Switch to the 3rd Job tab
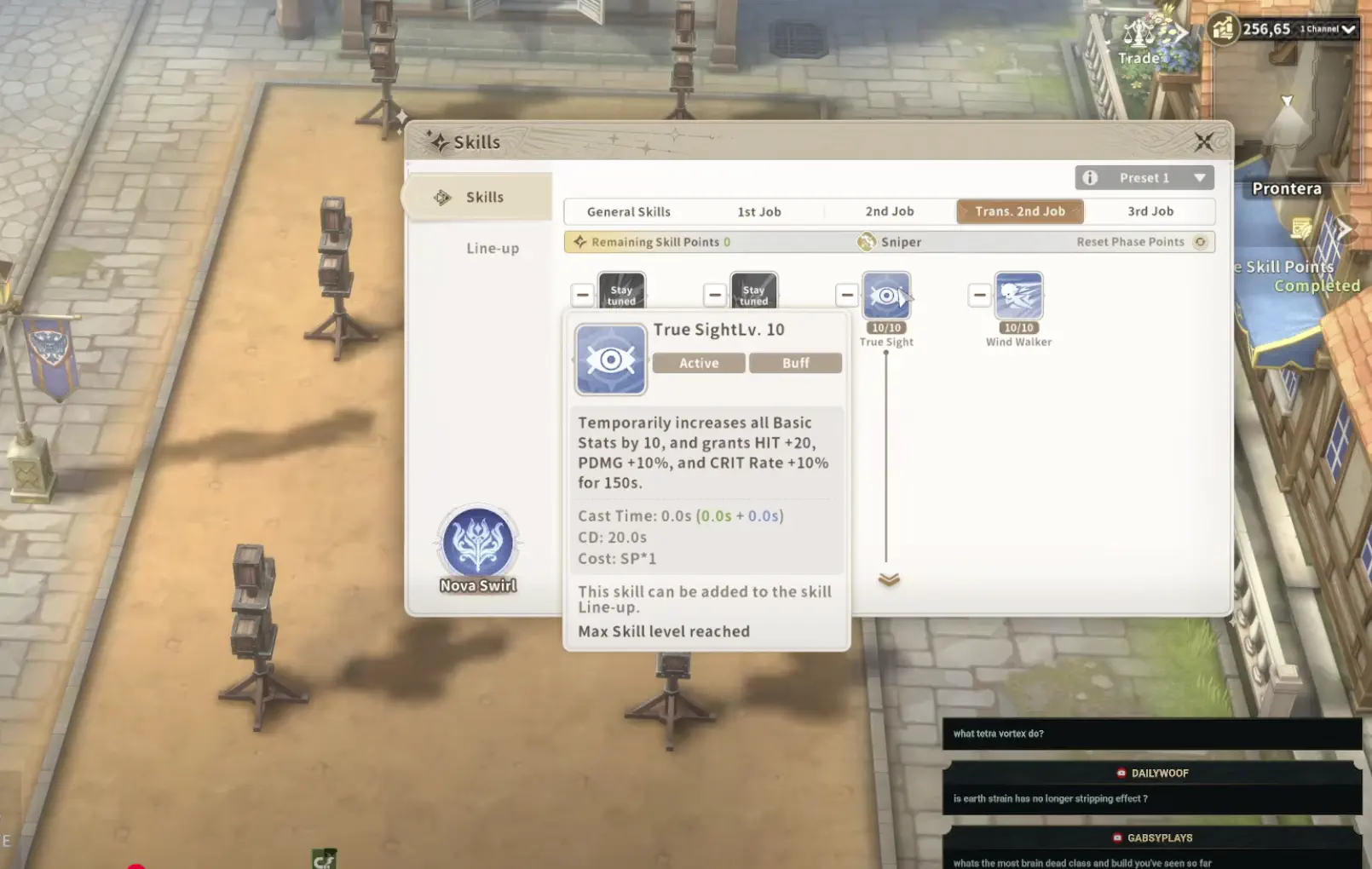The image size is (1372, 869). [x=1150, y=211]
